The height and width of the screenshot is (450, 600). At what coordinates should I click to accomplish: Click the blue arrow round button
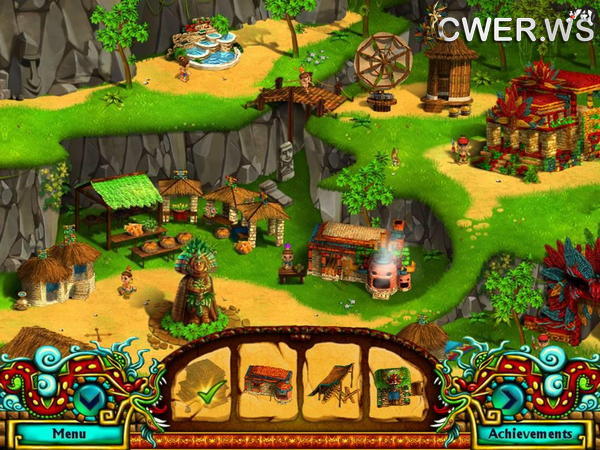(509, 398)
